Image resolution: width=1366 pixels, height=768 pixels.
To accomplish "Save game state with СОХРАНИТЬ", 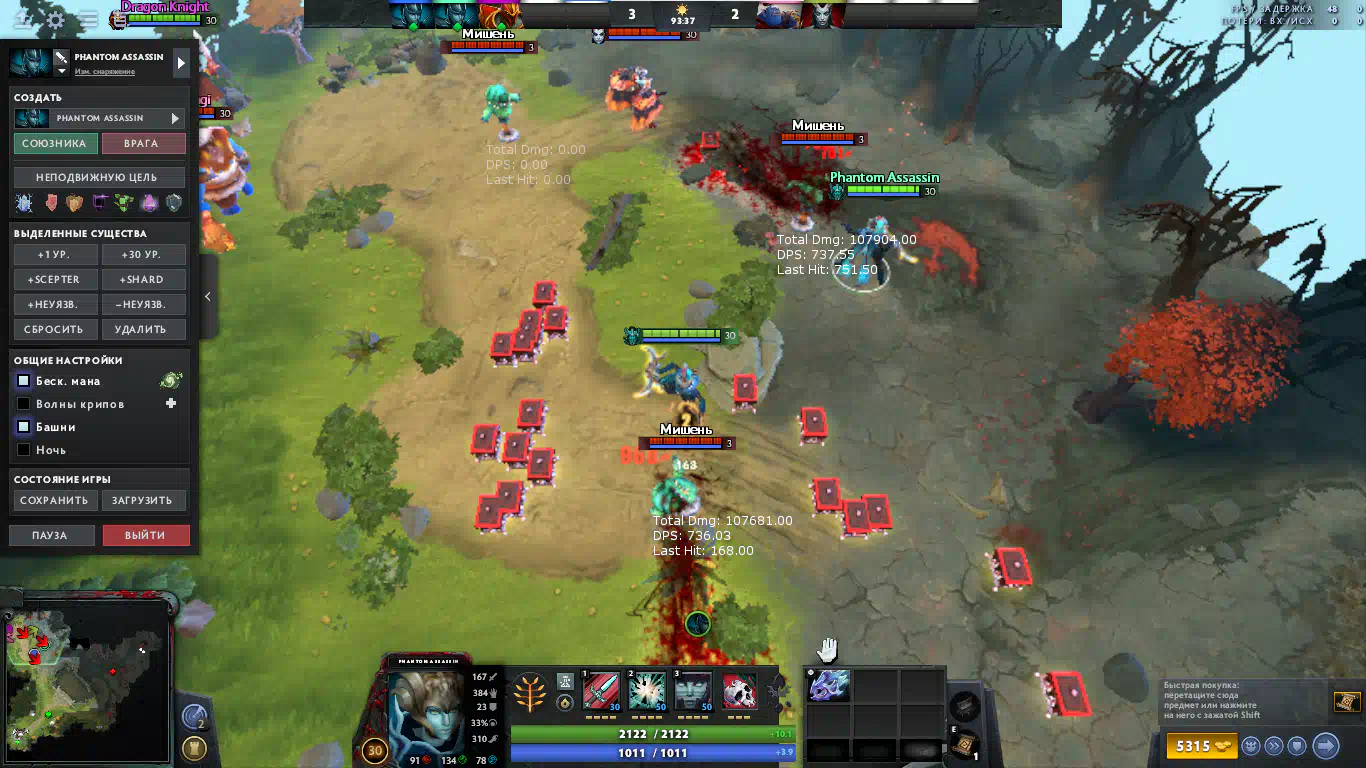I will click(56, 500).
